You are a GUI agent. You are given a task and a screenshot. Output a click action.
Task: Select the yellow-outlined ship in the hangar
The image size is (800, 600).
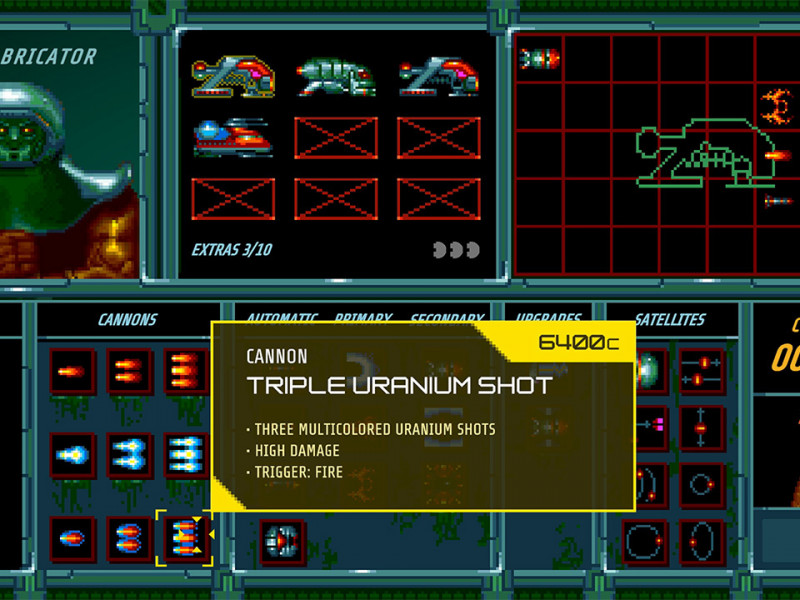[x=233, y=74]
